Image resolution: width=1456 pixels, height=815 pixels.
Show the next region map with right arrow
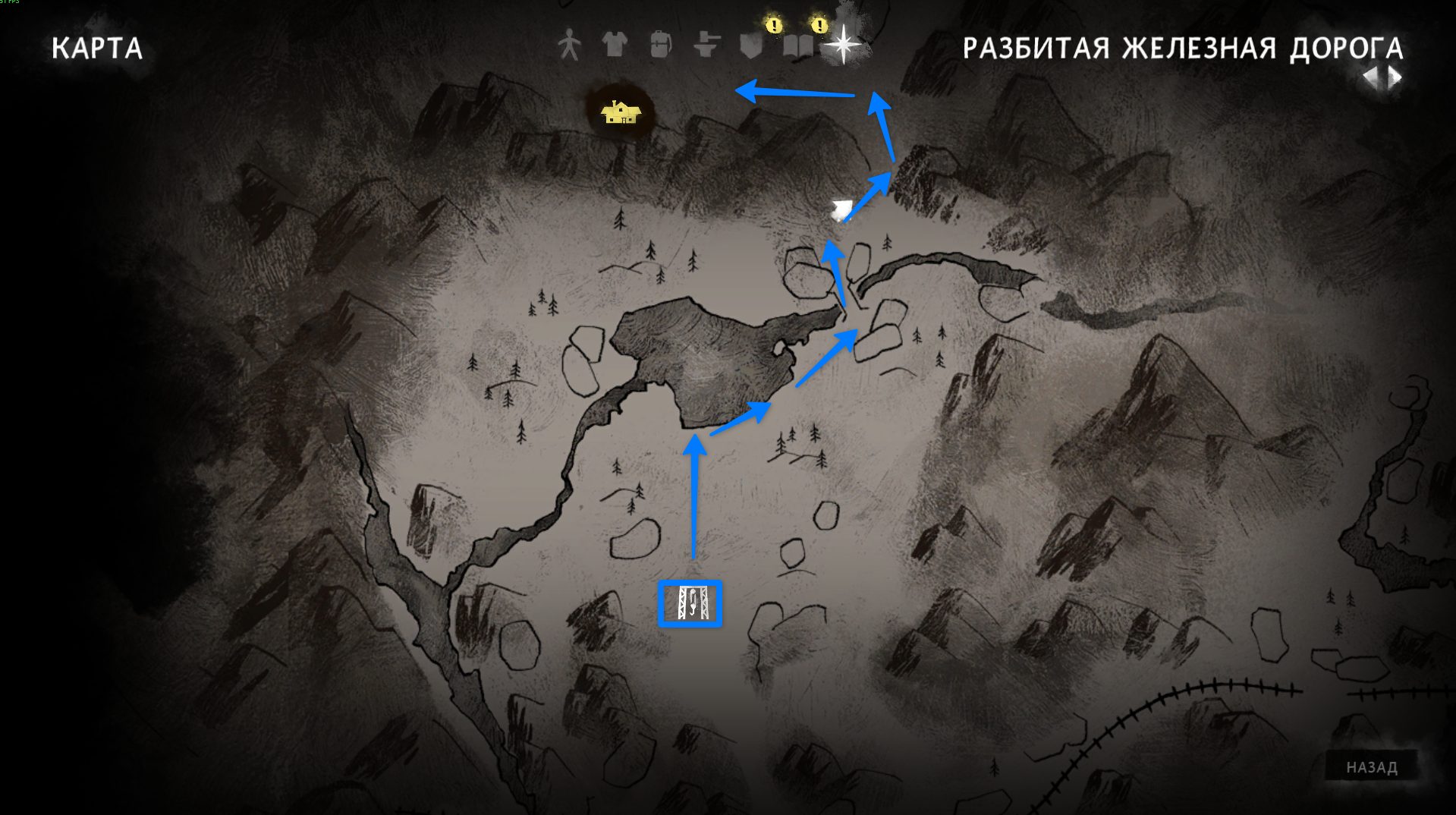[x=1395, y=77]
